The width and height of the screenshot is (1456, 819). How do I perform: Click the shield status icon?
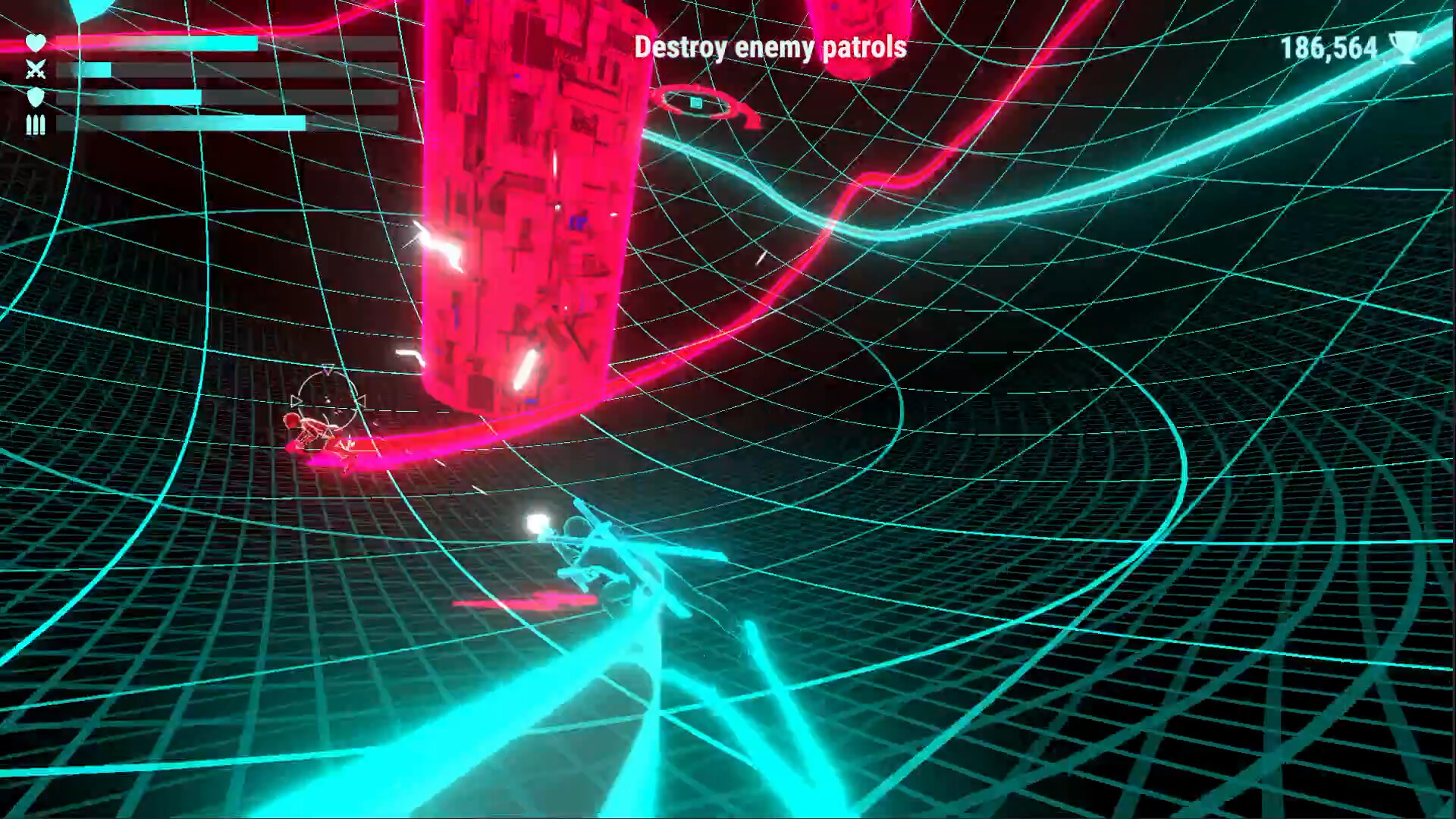click(x=36, y=97)
